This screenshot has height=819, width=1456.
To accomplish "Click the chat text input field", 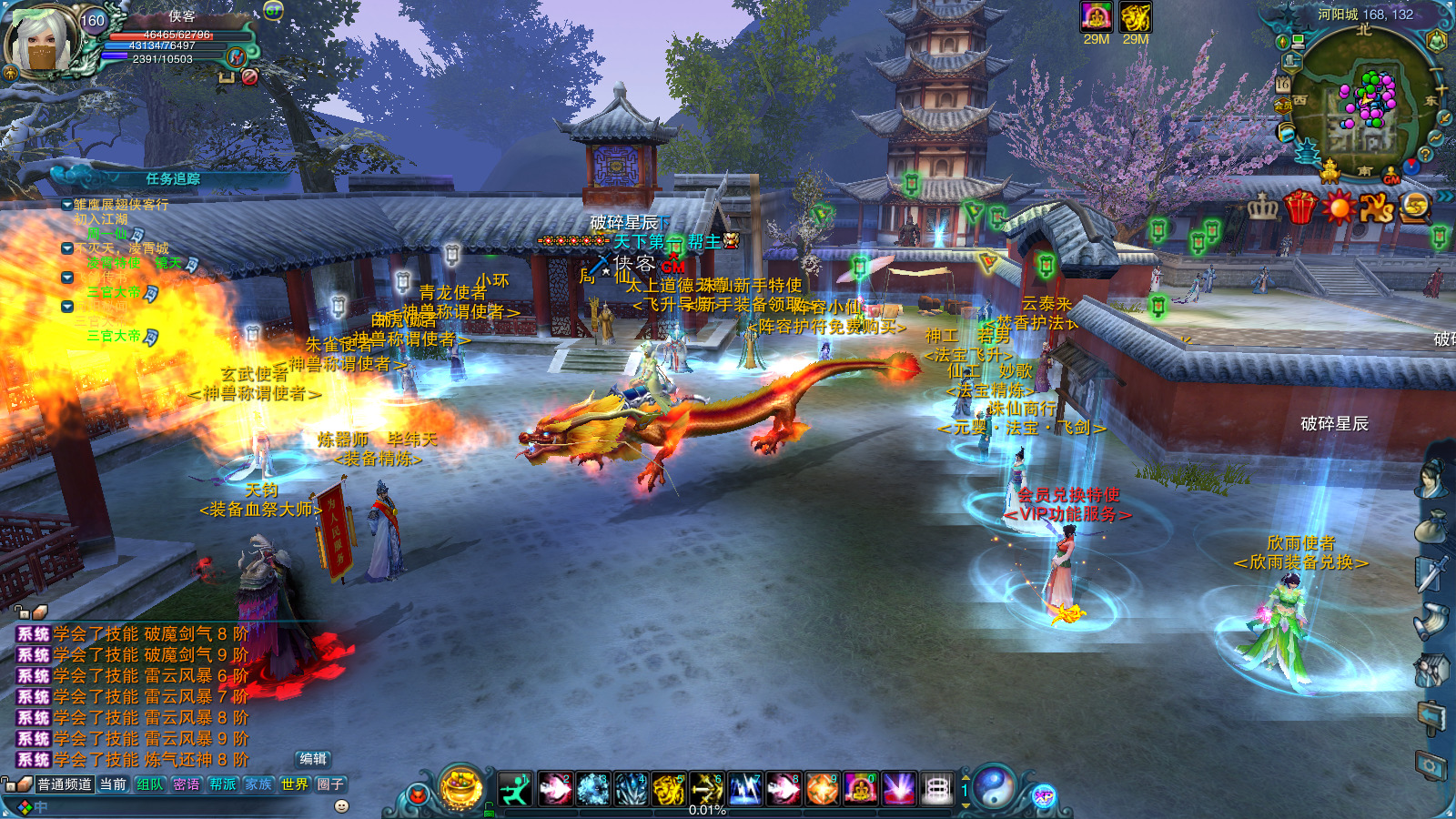I will point(182,807).
